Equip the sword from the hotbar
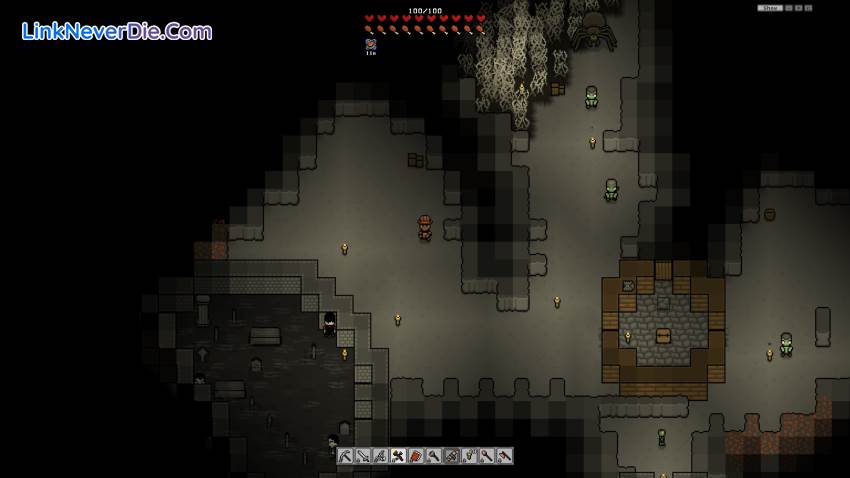The width and height of the screenshot is (850, 478). [x=363, y=456]
